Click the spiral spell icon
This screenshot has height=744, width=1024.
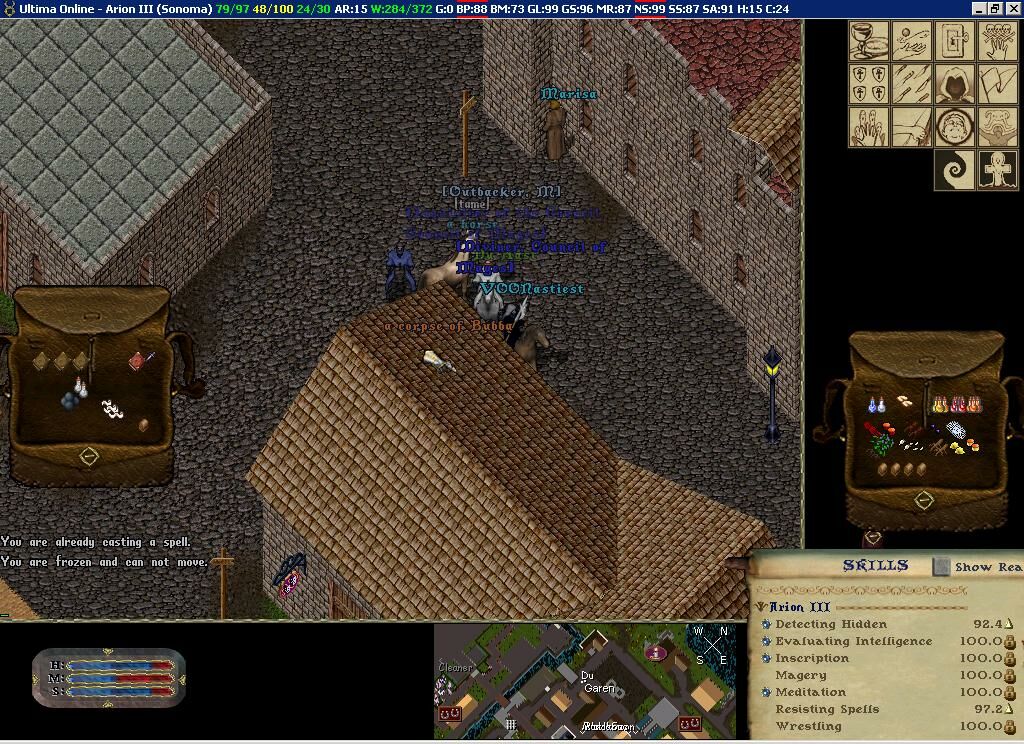pos(955,170)
